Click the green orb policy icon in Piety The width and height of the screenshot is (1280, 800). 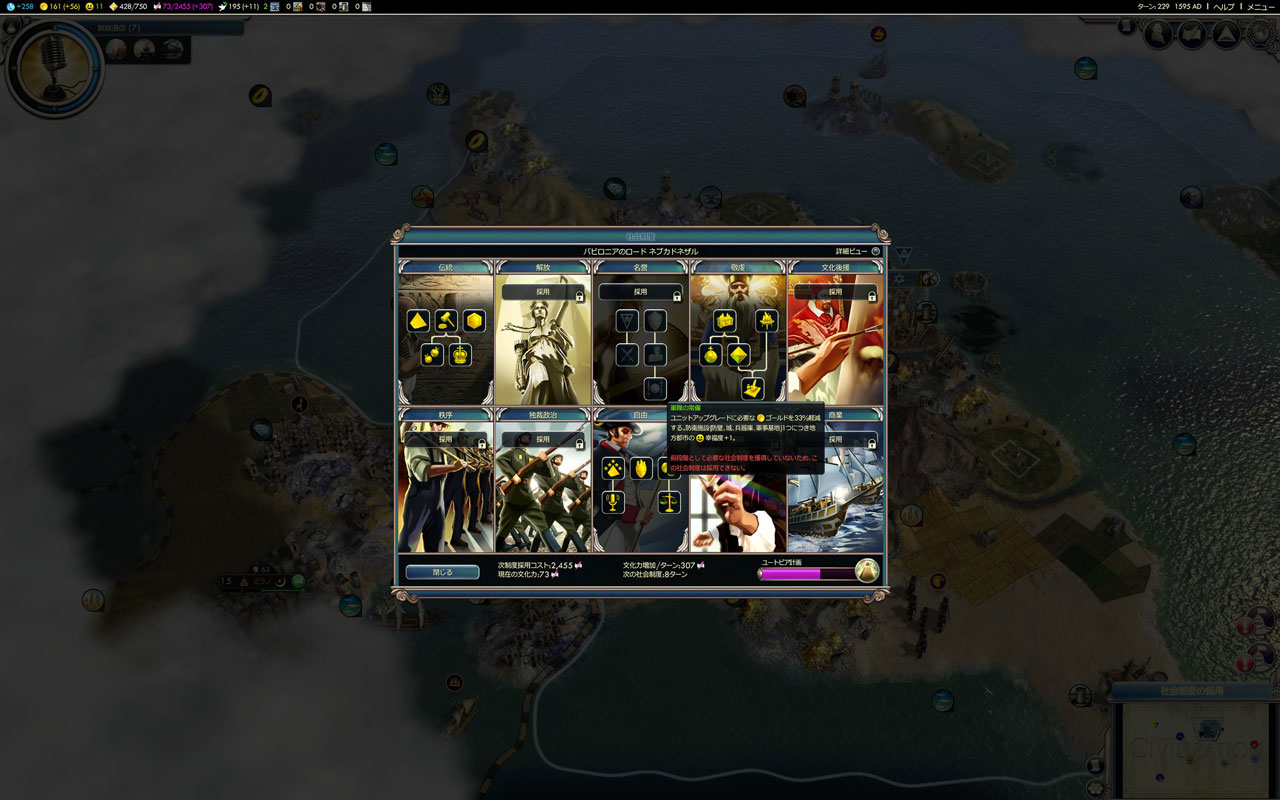click(x=712, y=355)
